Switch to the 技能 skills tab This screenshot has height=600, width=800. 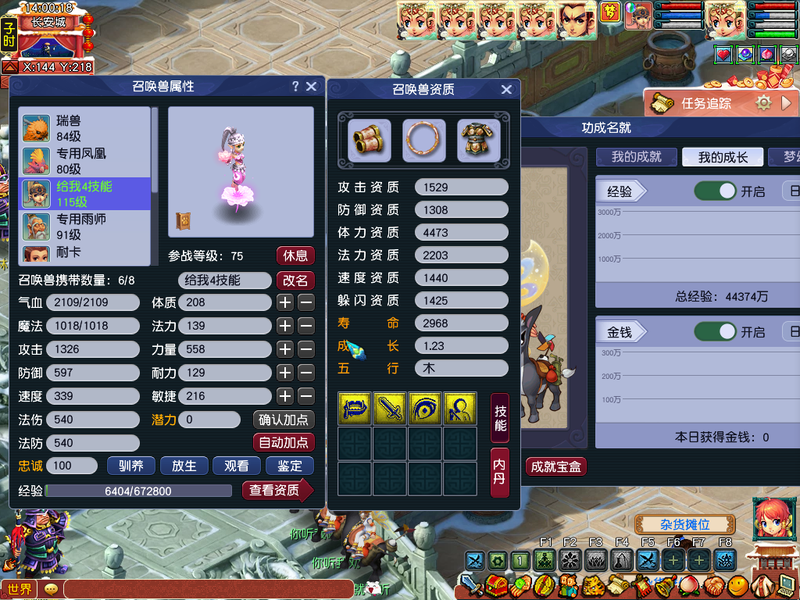pyautogui.click(x=501, y=418)
